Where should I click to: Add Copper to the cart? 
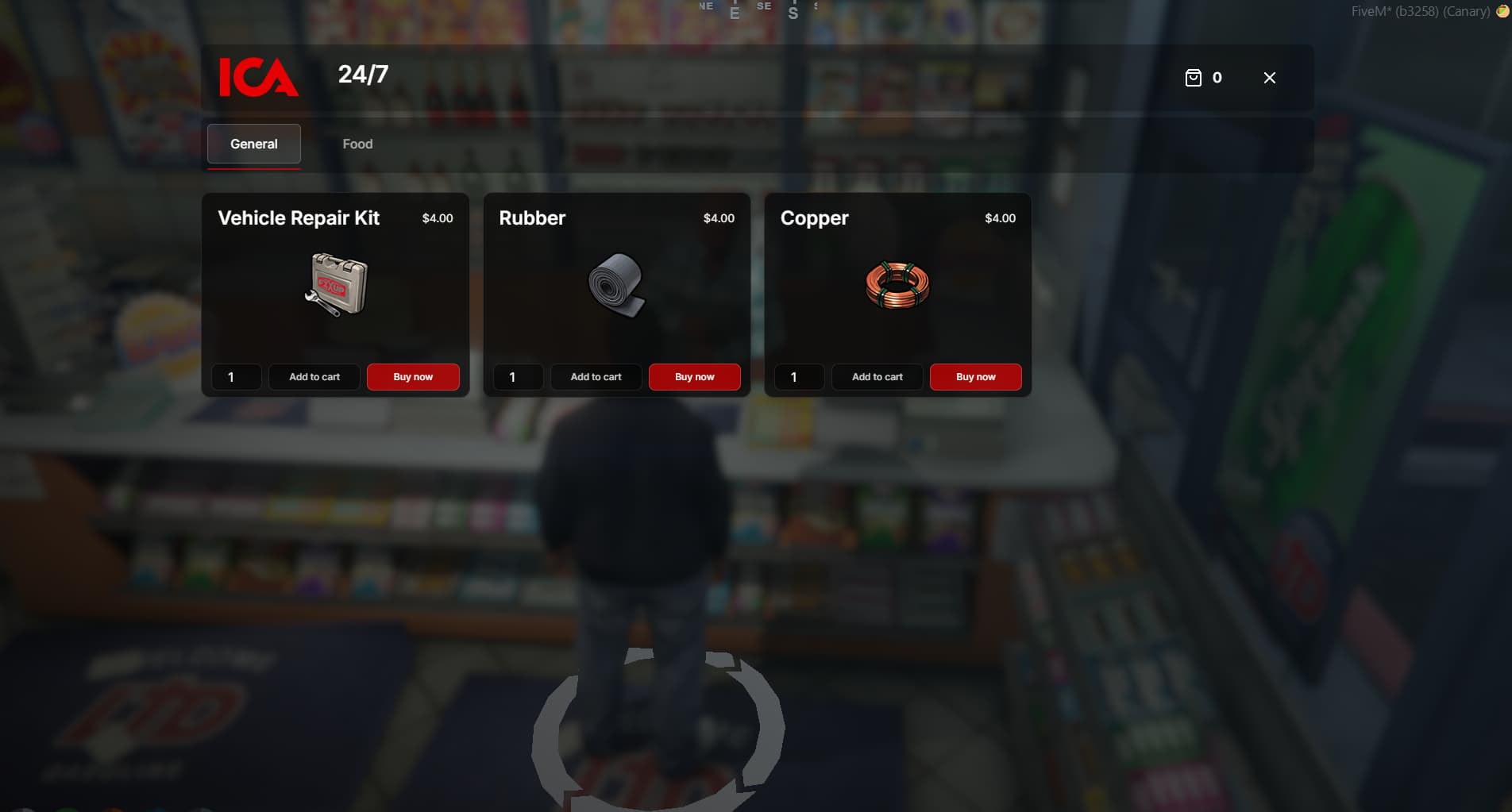click(x=877, y=377)
